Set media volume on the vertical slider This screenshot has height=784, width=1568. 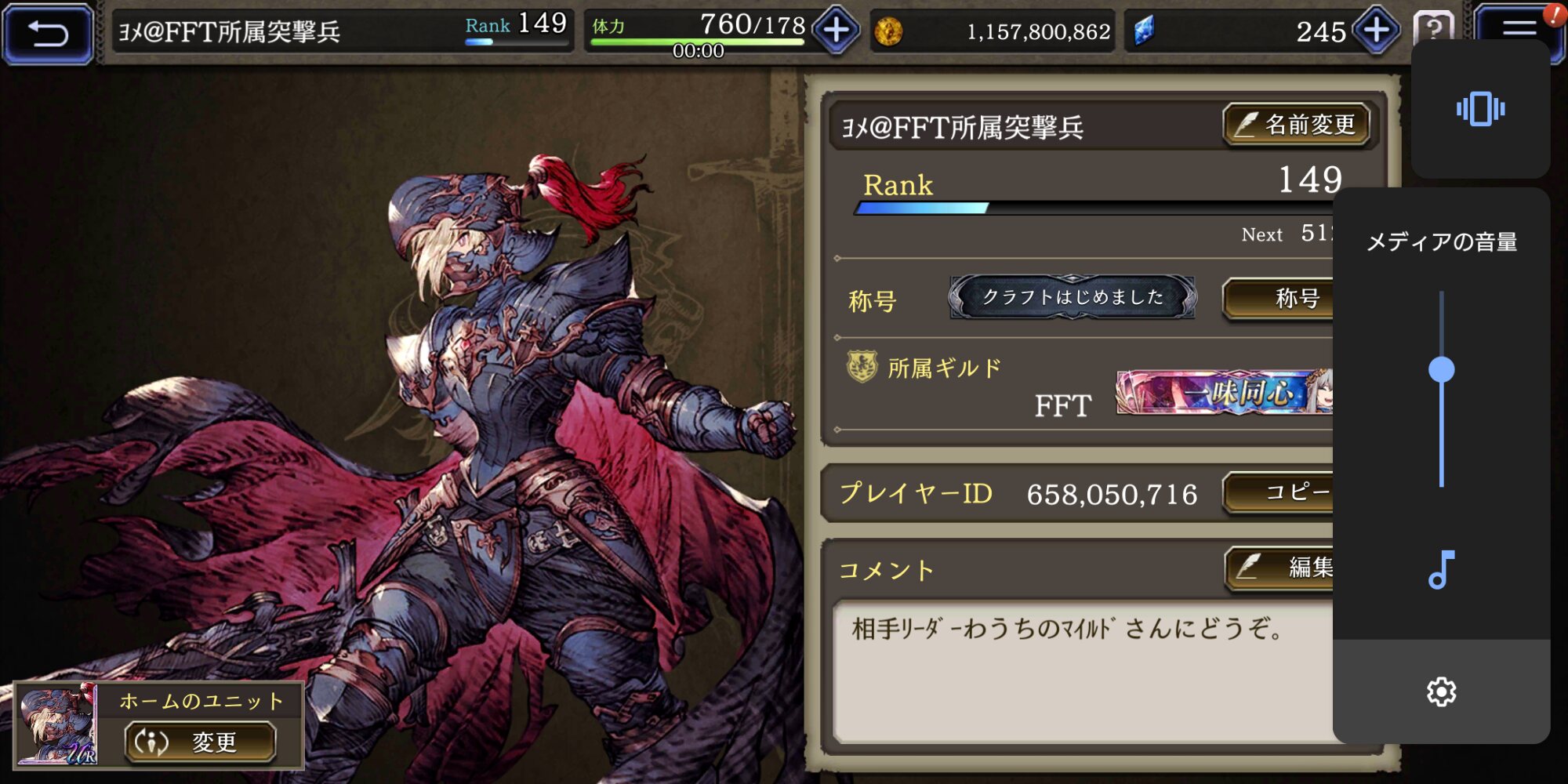tap(1441, 369)
